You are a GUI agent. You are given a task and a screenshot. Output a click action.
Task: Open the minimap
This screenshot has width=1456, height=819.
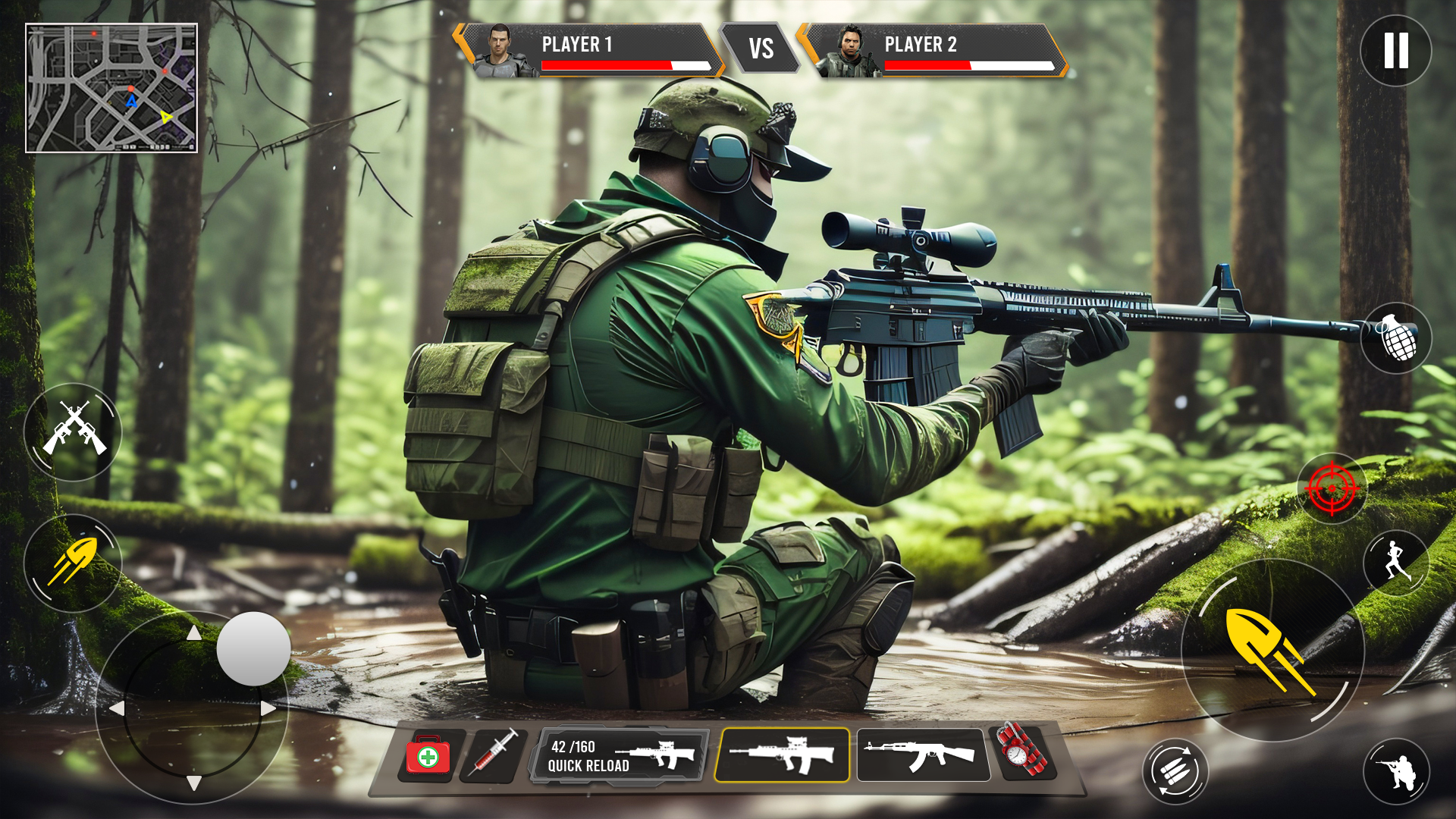click(x=111, y=88)
